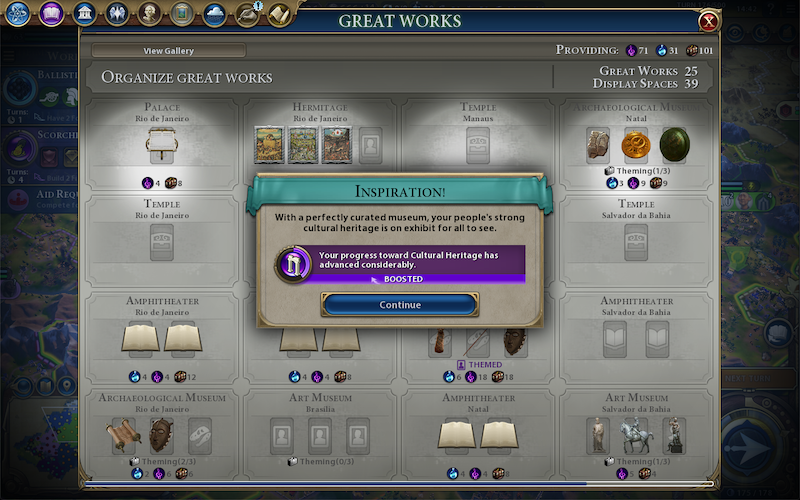Open the science research tree icon
This screenshot has height=500, width=800.
[x=18, y=14]
